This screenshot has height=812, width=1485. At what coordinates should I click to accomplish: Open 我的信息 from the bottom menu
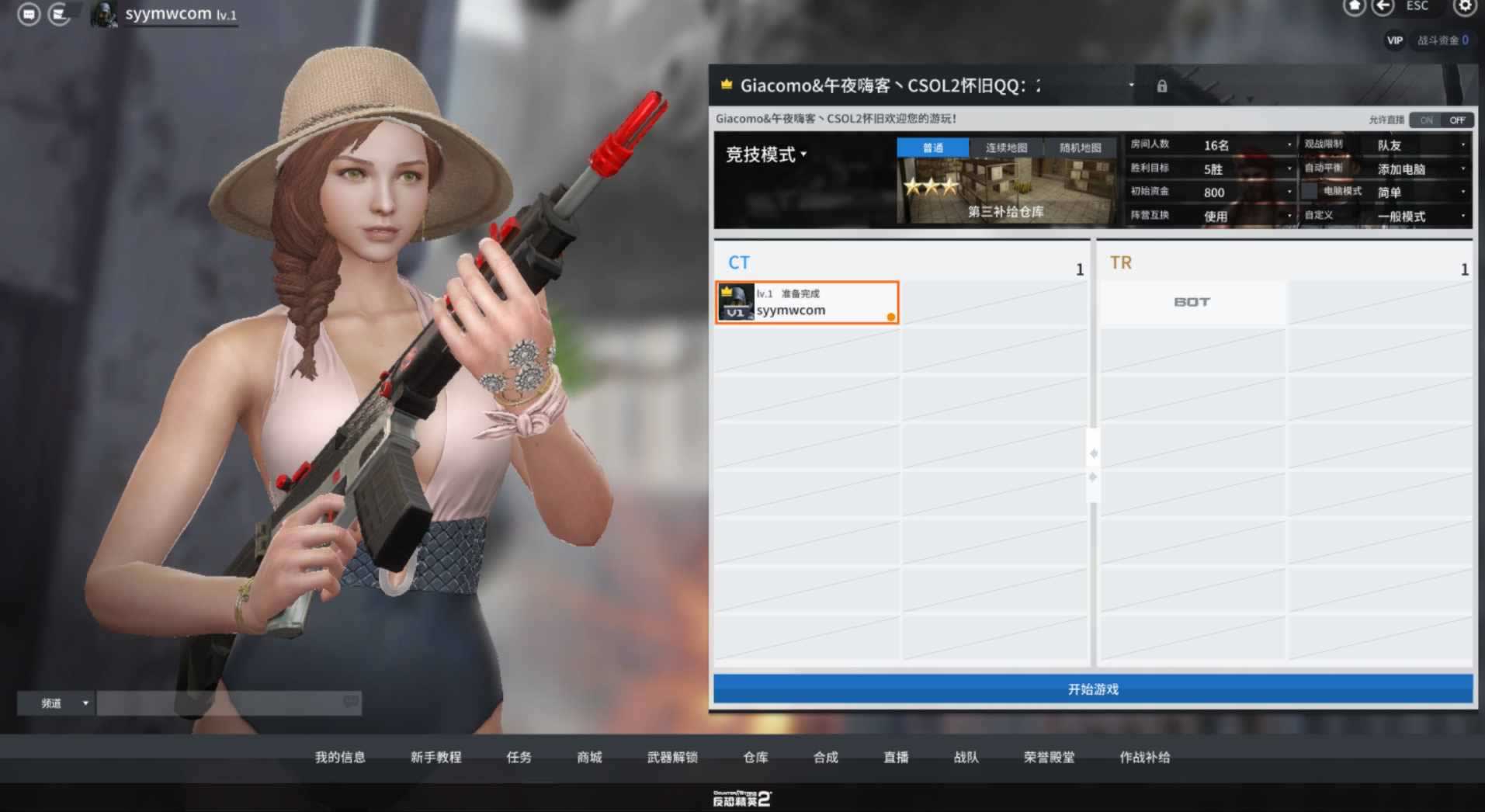point(340,757)
